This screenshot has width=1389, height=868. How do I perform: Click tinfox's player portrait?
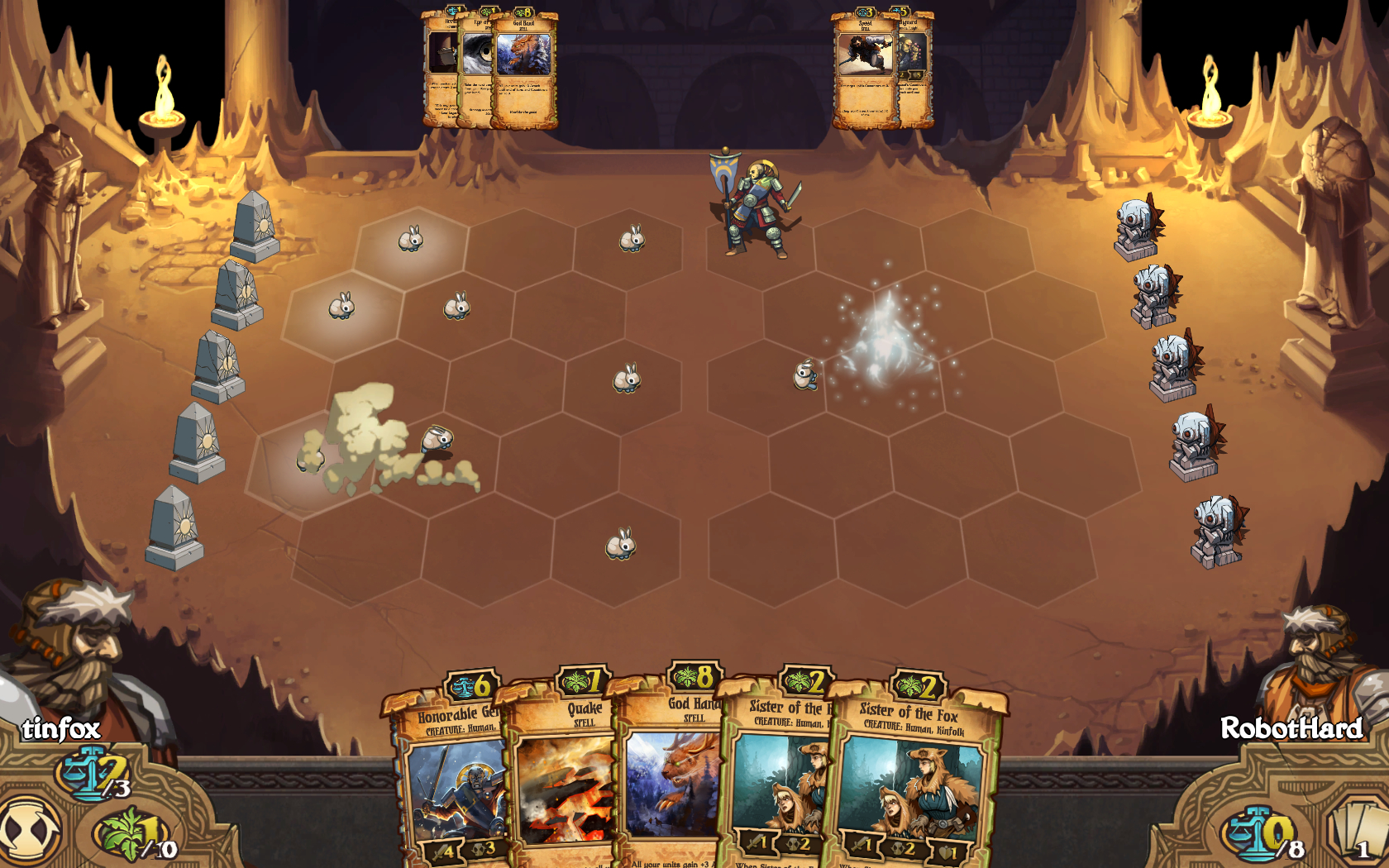click(79, 653)
